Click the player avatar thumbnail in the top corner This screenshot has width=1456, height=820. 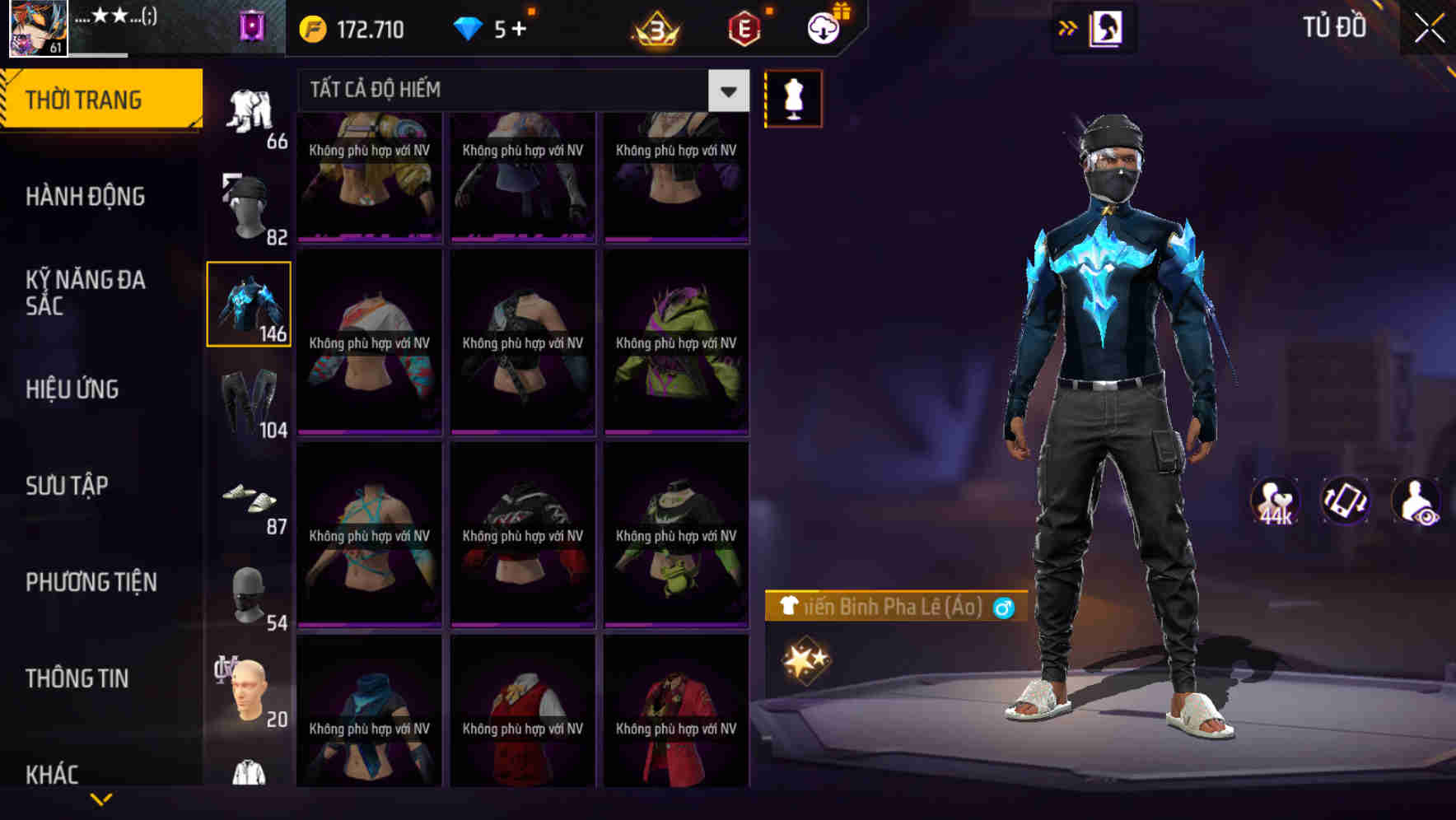tap(35, 30)
